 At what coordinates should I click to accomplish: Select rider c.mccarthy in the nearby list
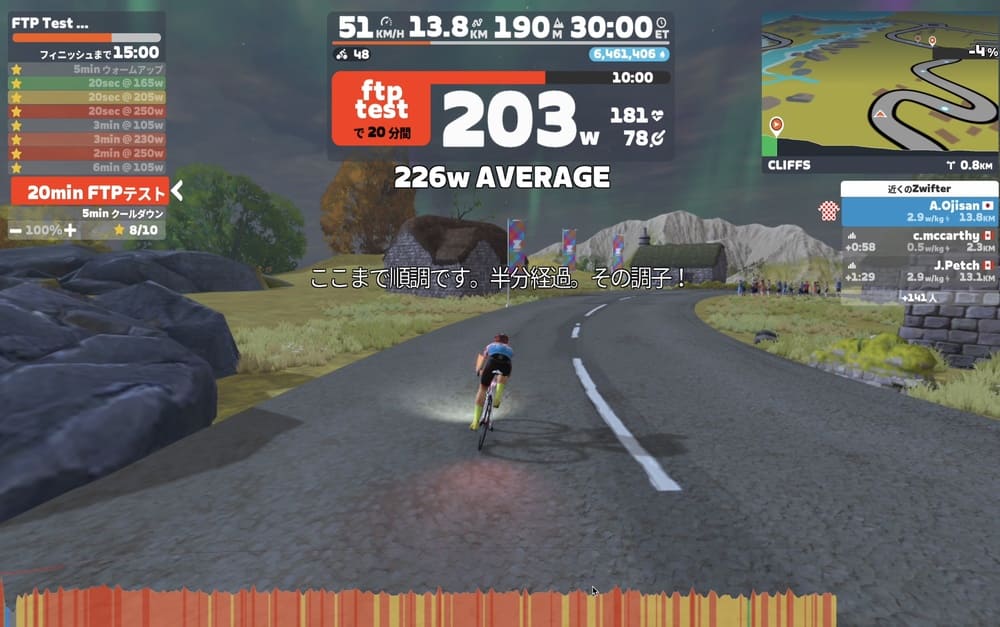tap(919, 241)
